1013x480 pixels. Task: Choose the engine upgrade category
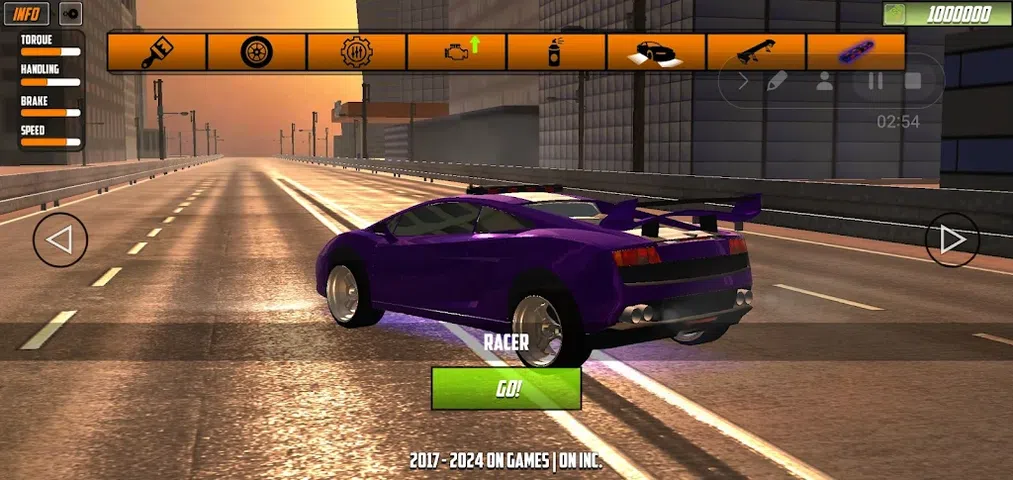click(456, 52)
